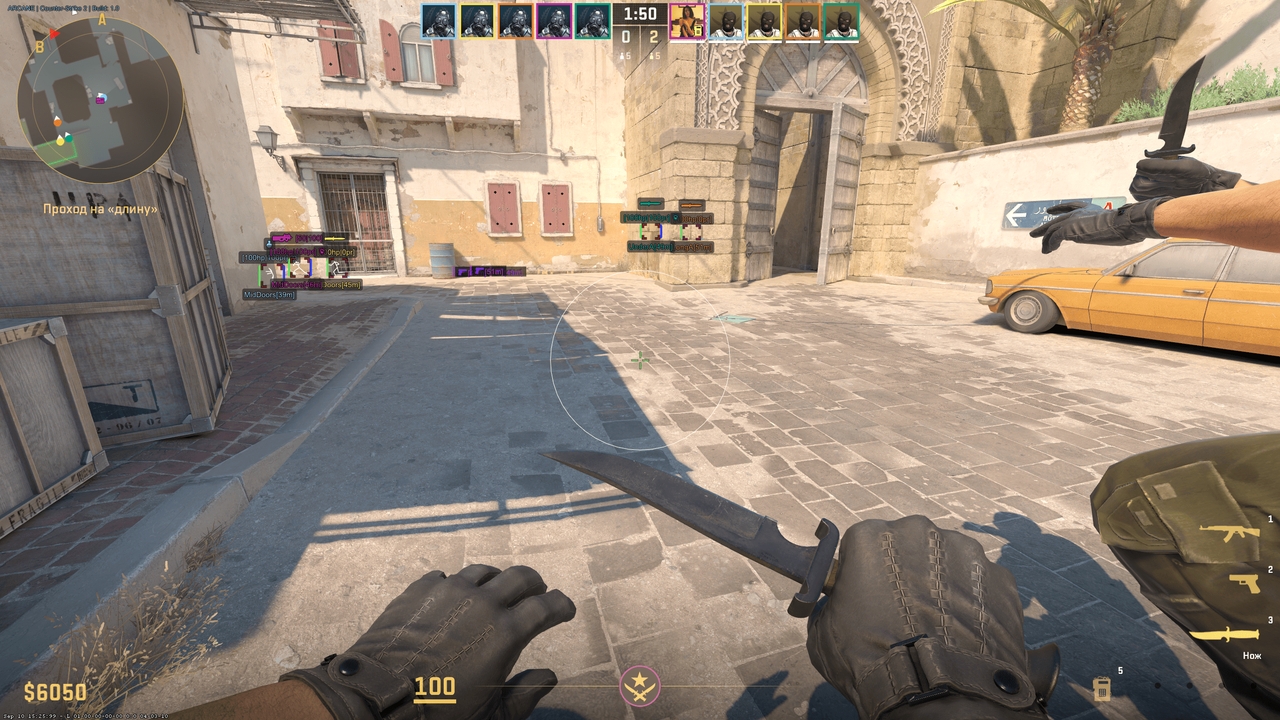
Task: Click the grenade icon in slot 5
Action: tap(1103, 688)
